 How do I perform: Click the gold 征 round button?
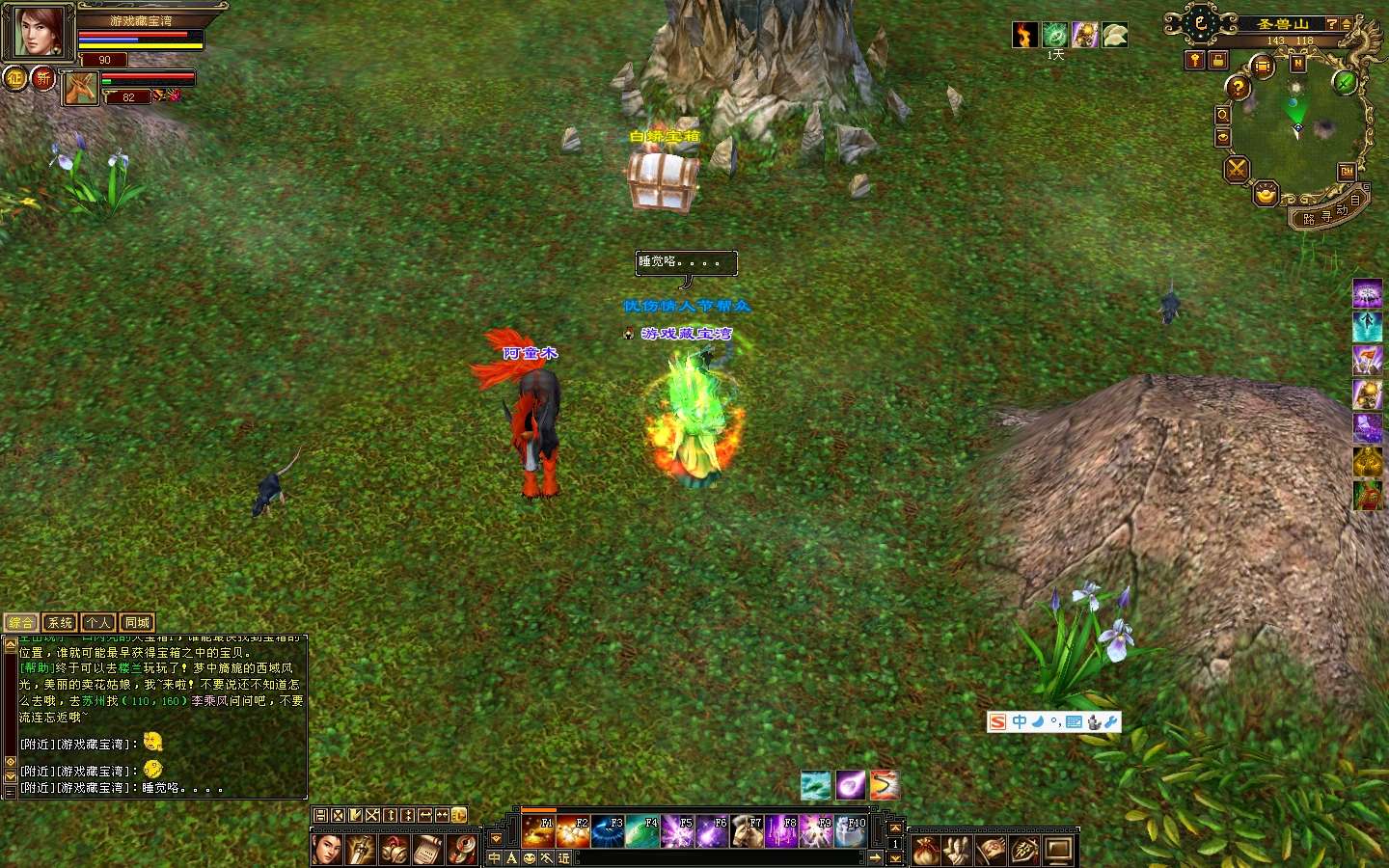[x=15, y=78]
